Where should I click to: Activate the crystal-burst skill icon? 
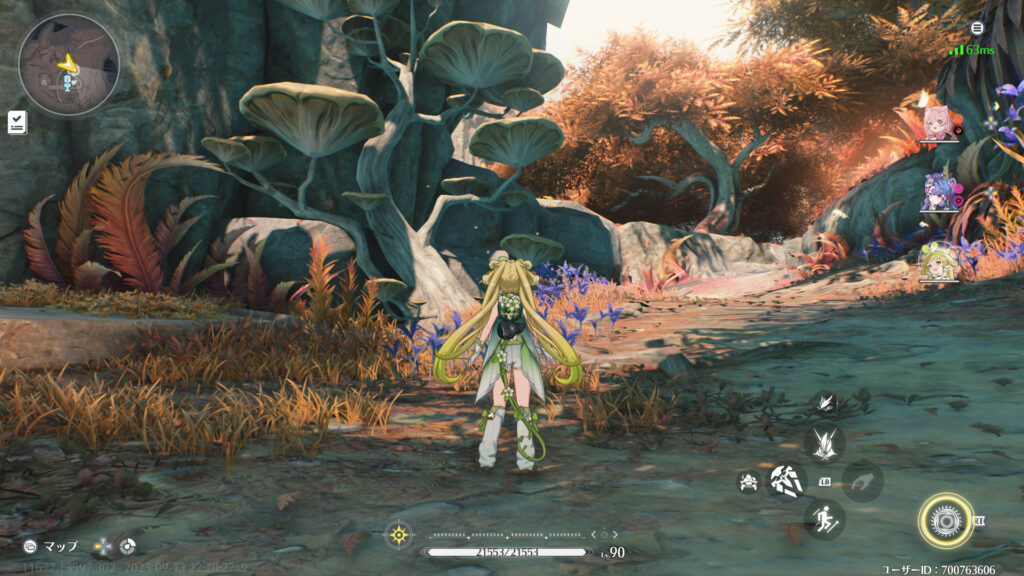tap(824, 443)
